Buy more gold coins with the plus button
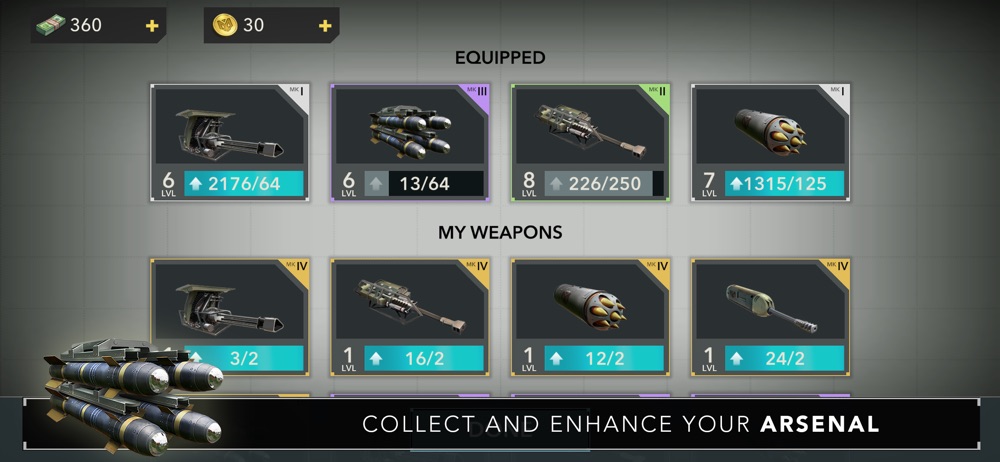Screen dimensions: 1000x462 (x=324, y=26)
